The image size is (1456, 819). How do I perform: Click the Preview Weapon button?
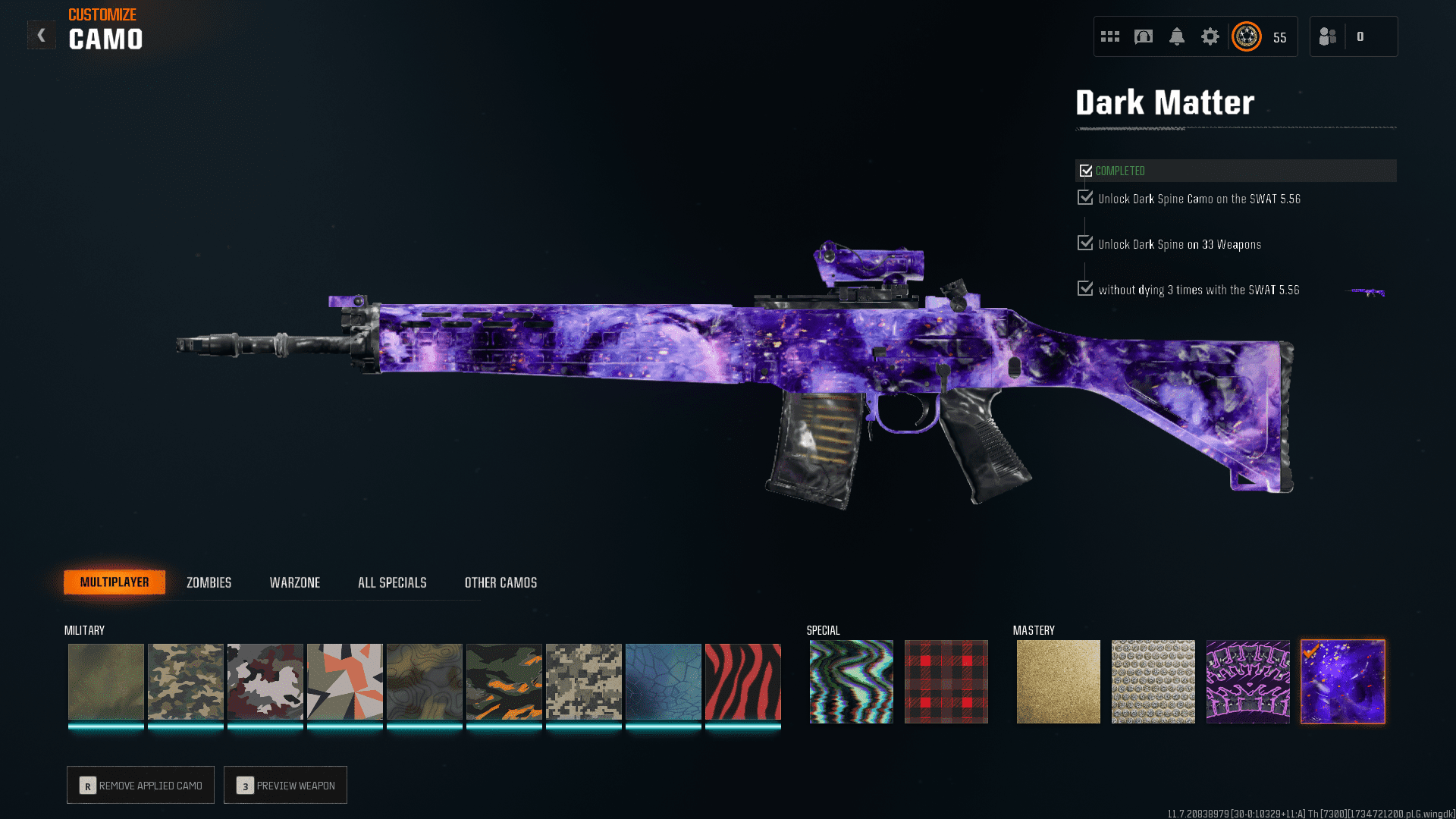coord(285,785)
